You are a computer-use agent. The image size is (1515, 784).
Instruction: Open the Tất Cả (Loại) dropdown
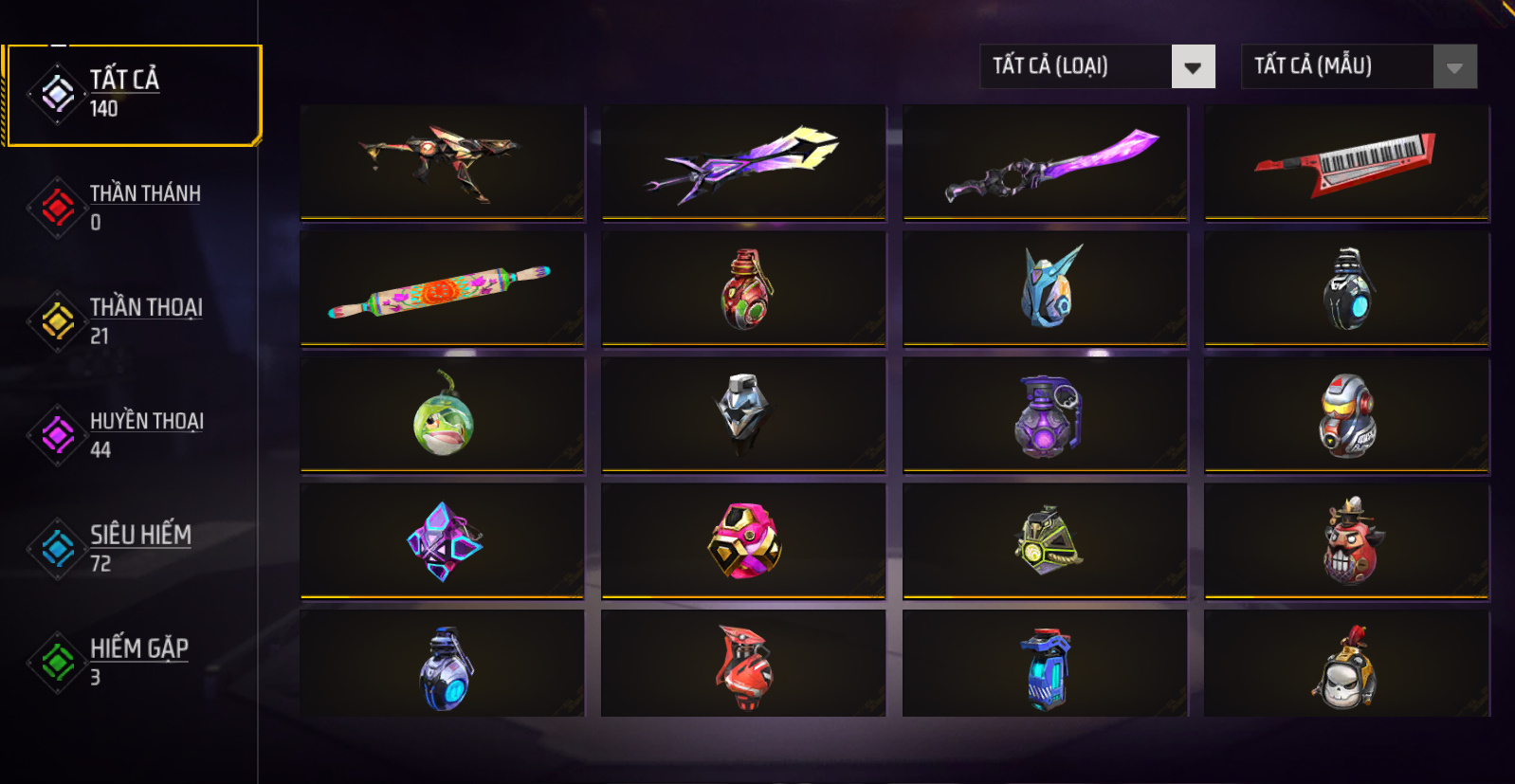1097,66
